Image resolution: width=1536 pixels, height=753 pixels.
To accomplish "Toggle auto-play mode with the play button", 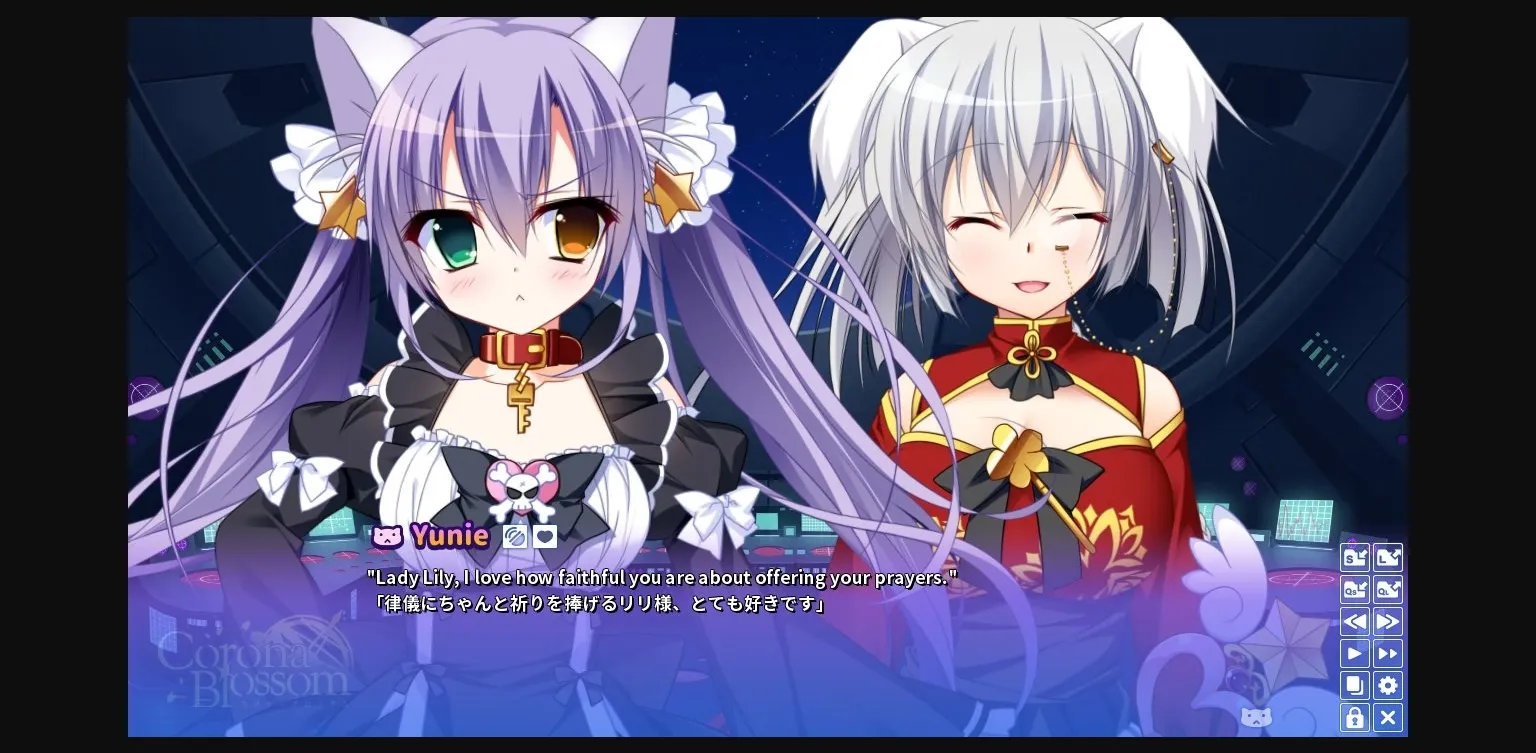I will click(x=1355, y=654).
